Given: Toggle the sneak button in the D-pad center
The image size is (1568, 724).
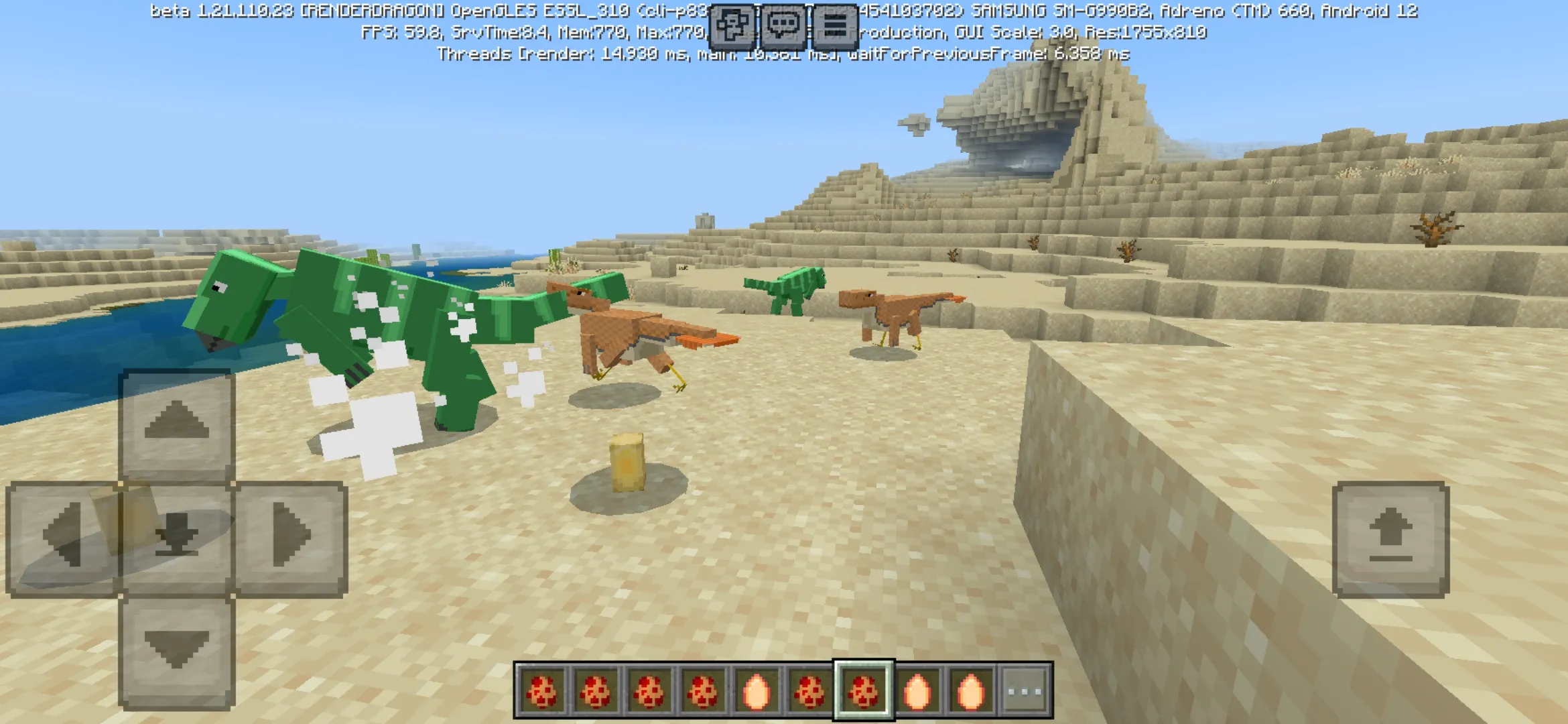Looking at the screenshot, I should pyautogui.click(x=177, y=538).
